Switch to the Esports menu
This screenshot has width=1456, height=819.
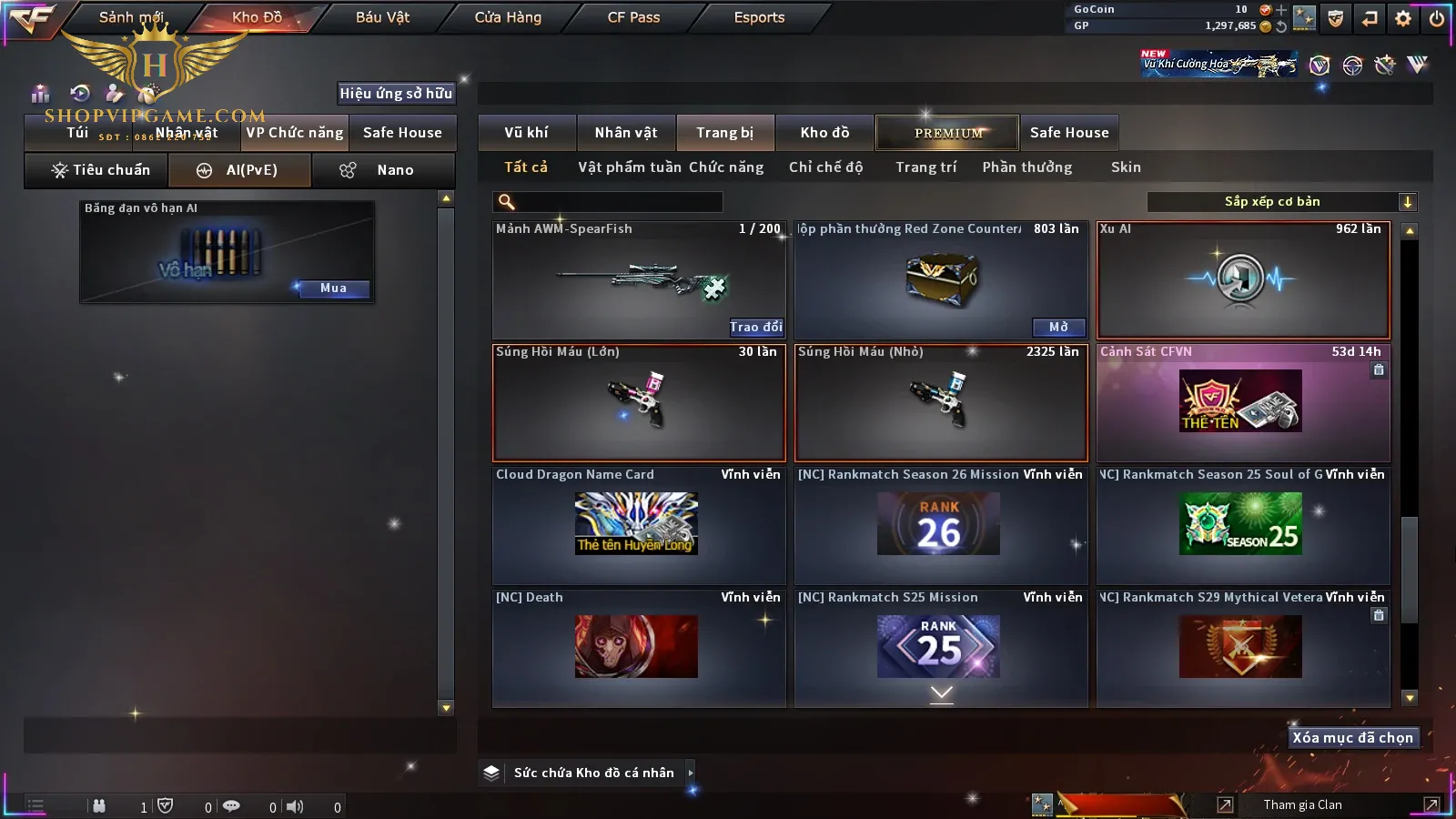(759, 17)
